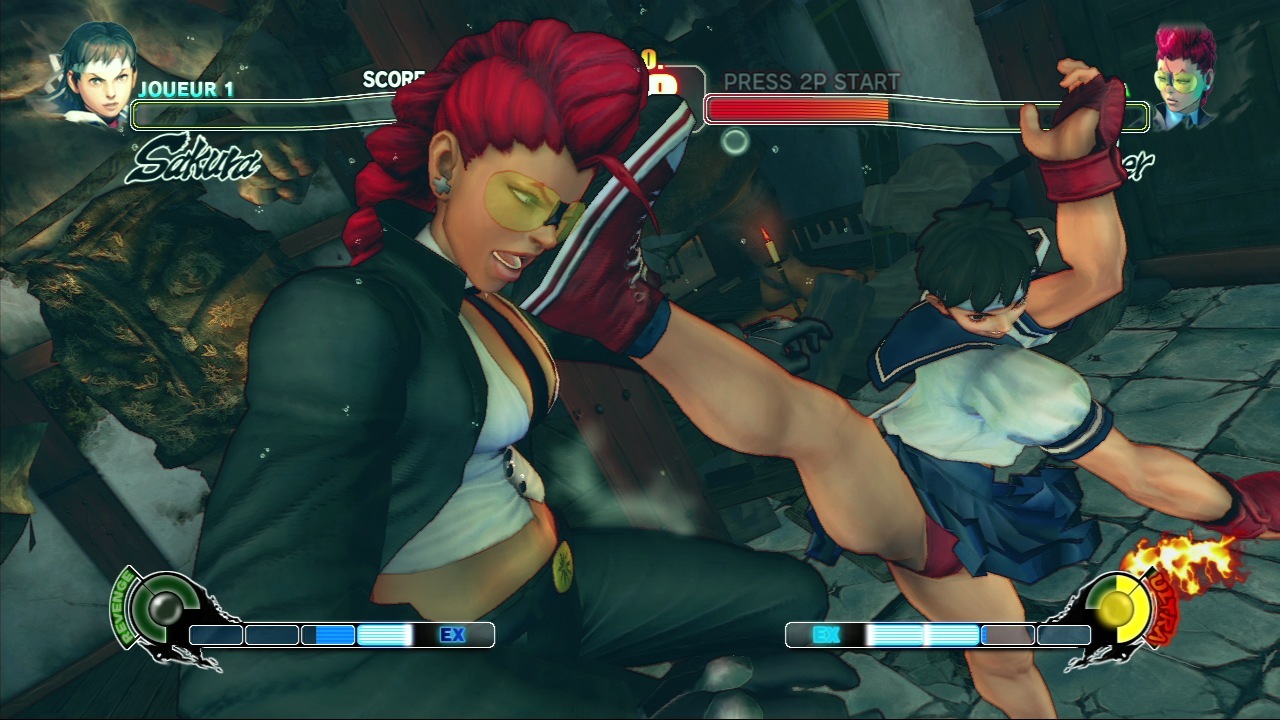Click Sakura's character portrait
The height and width of the screenshot is (720, 1280).
click(x=98, y=72)
